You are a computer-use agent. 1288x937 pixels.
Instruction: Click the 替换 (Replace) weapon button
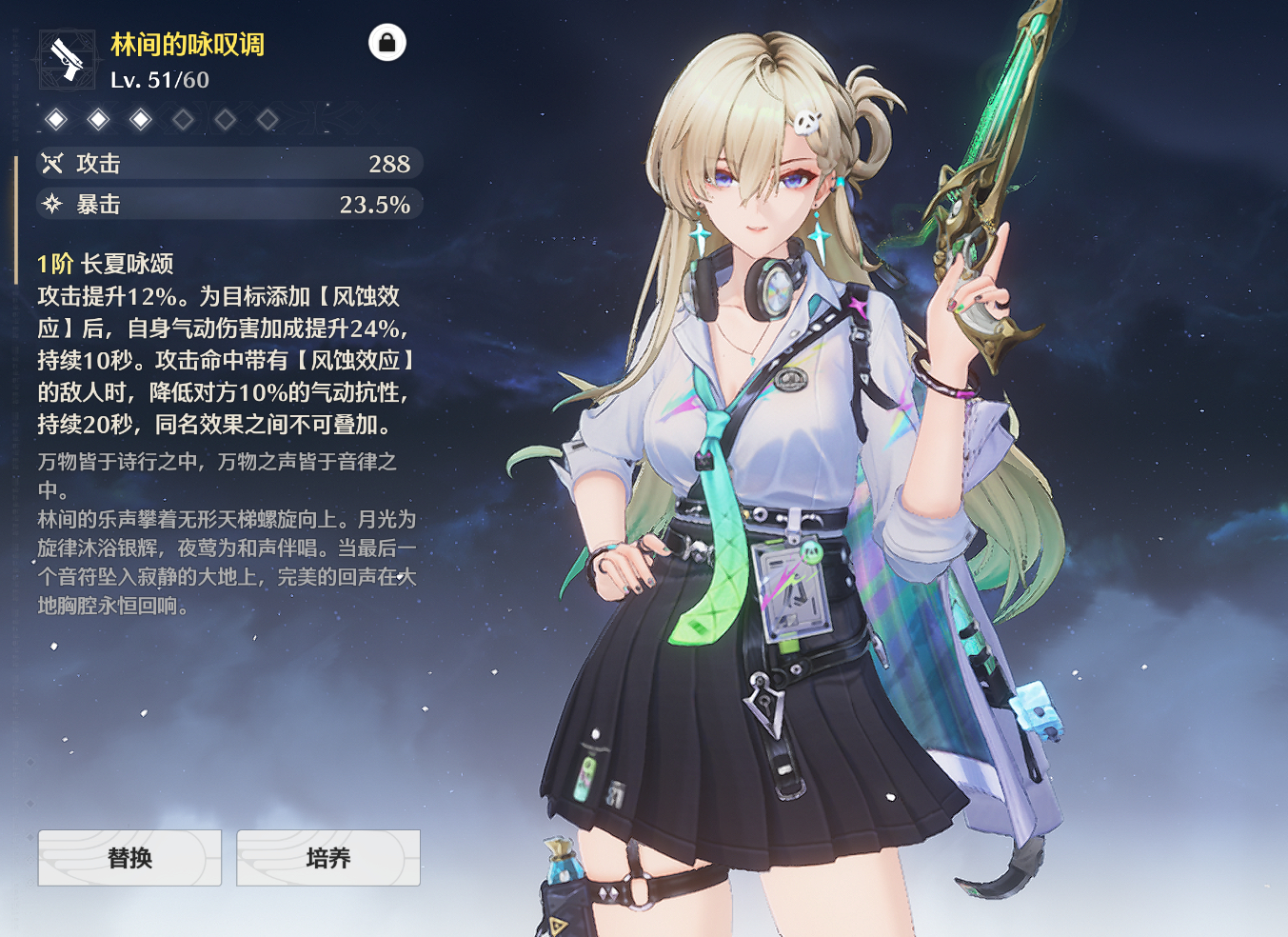(x=129, y=858)
